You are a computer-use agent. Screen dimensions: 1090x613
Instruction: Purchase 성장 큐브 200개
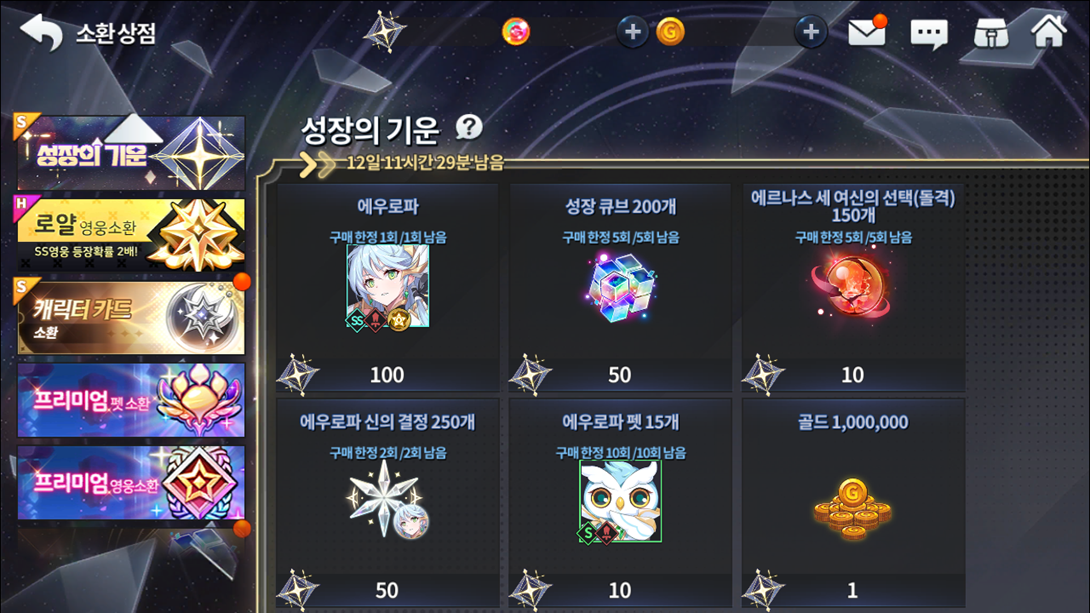coord(620,287)
